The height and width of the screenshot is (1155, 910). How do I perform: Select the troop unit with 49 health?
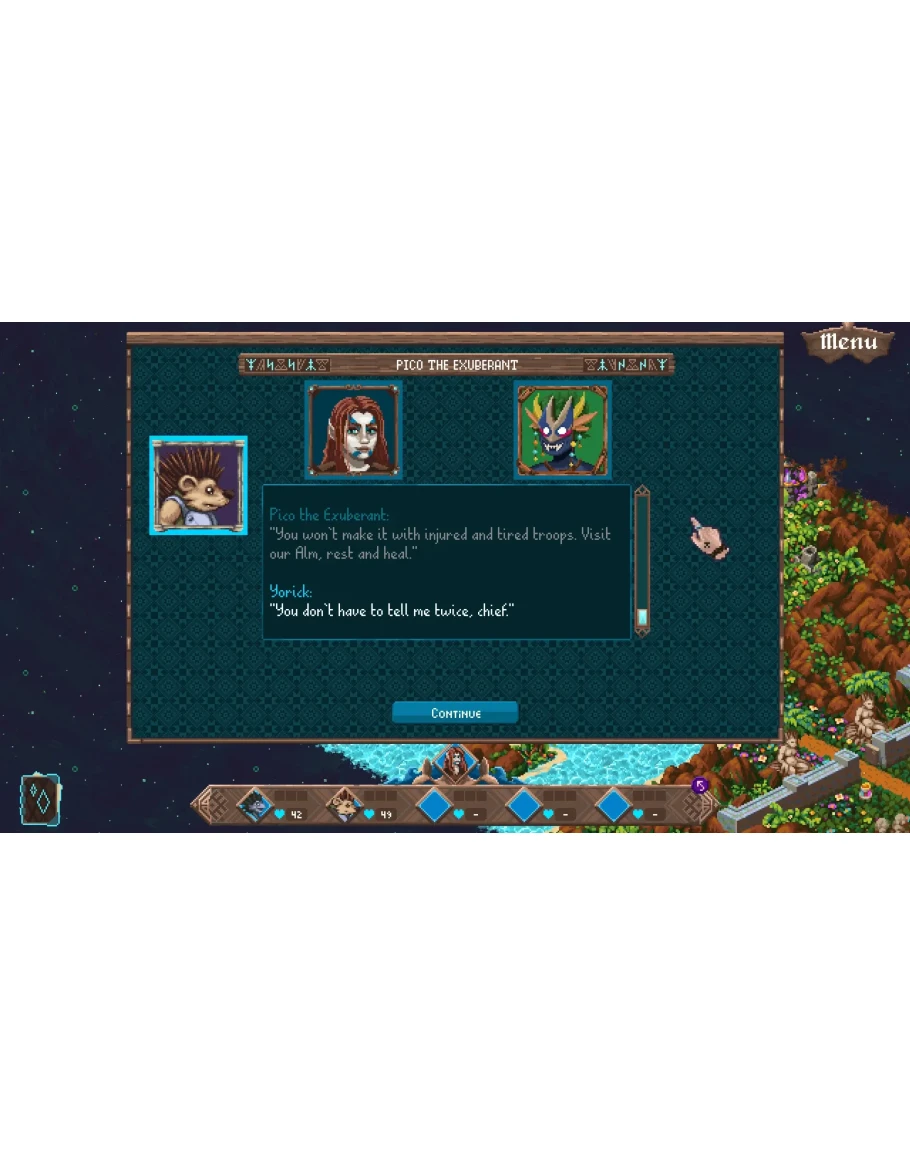coord(345,804)
